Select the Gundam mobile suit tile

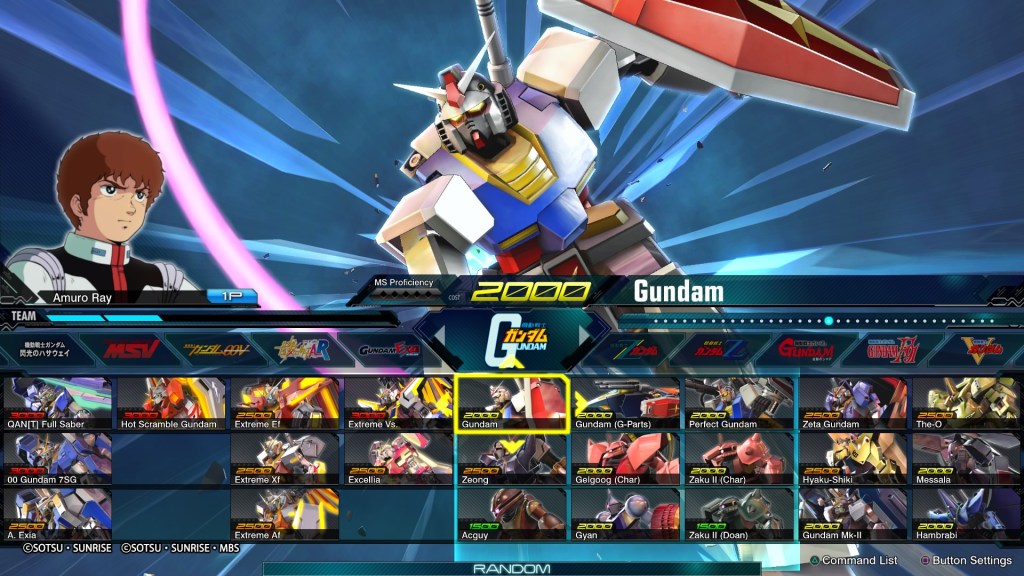coord(512,402)
